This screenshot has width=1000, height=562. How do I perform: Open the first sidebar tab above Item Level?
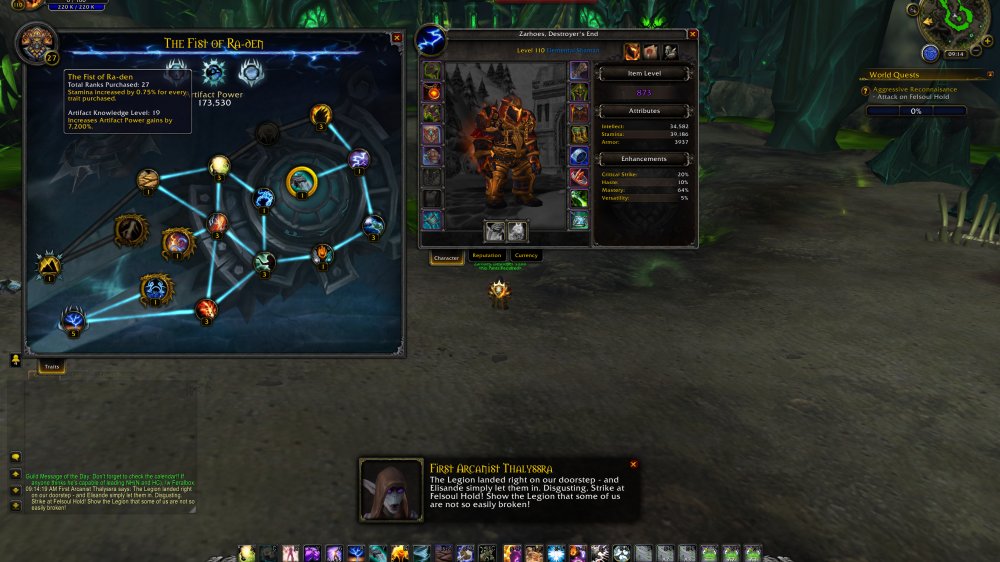[x=632, y=52]
